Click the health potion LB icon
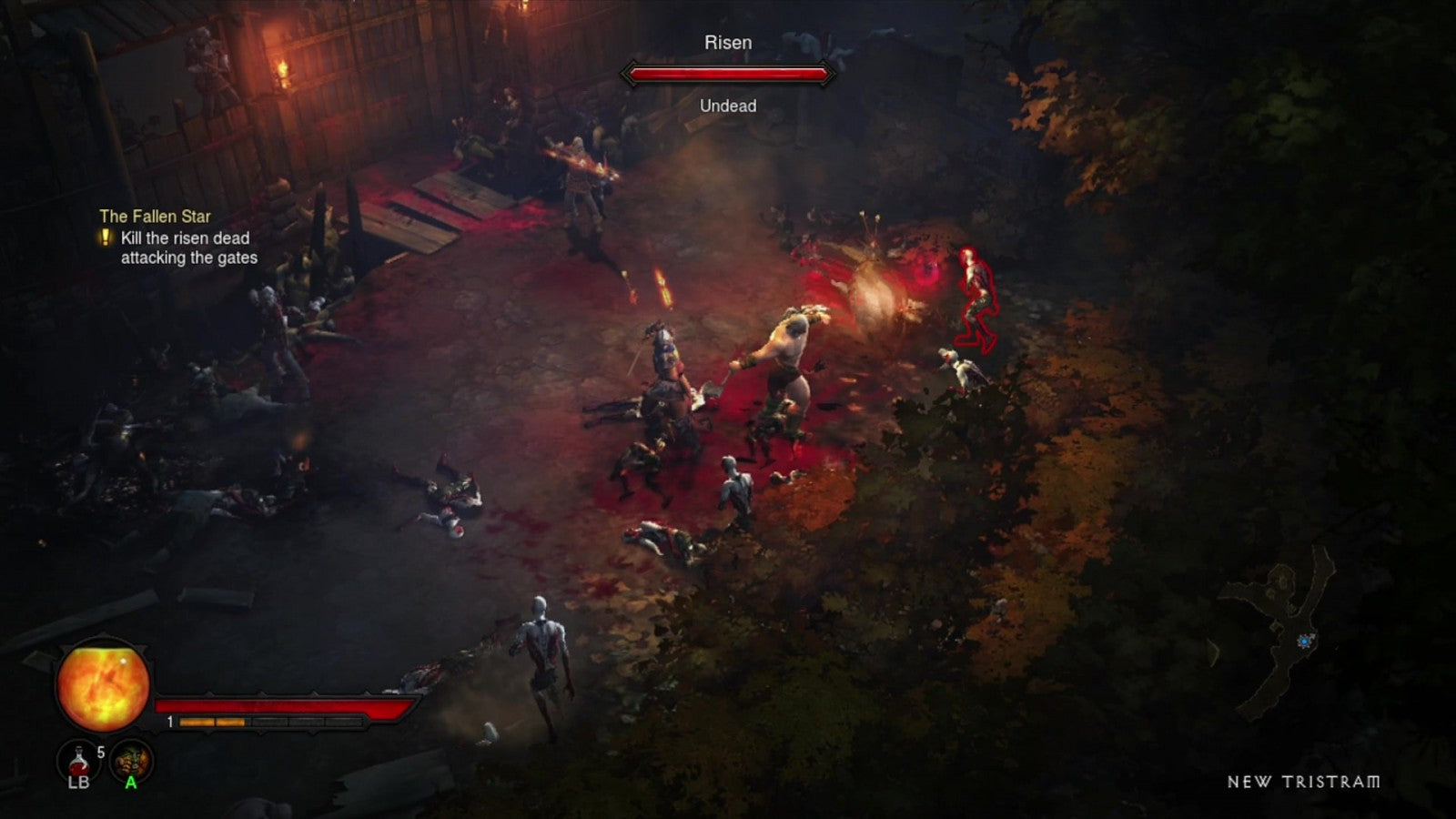The height and width of the screenshot is (819, 1456). pos(77,760)
